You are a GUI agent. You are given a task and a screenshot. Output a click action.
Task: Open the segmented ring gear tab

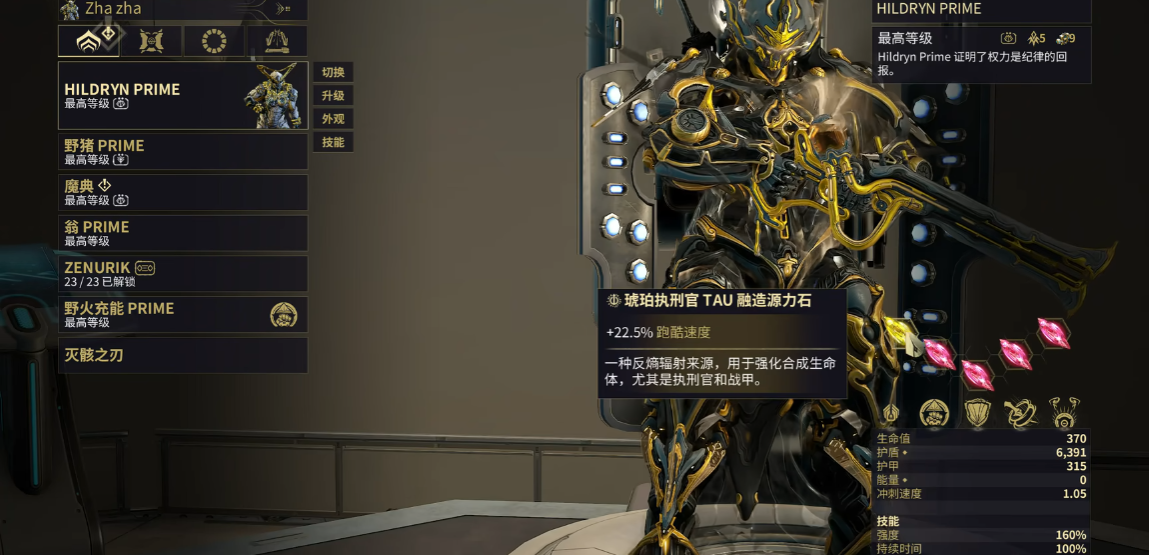tap(214, 41)
